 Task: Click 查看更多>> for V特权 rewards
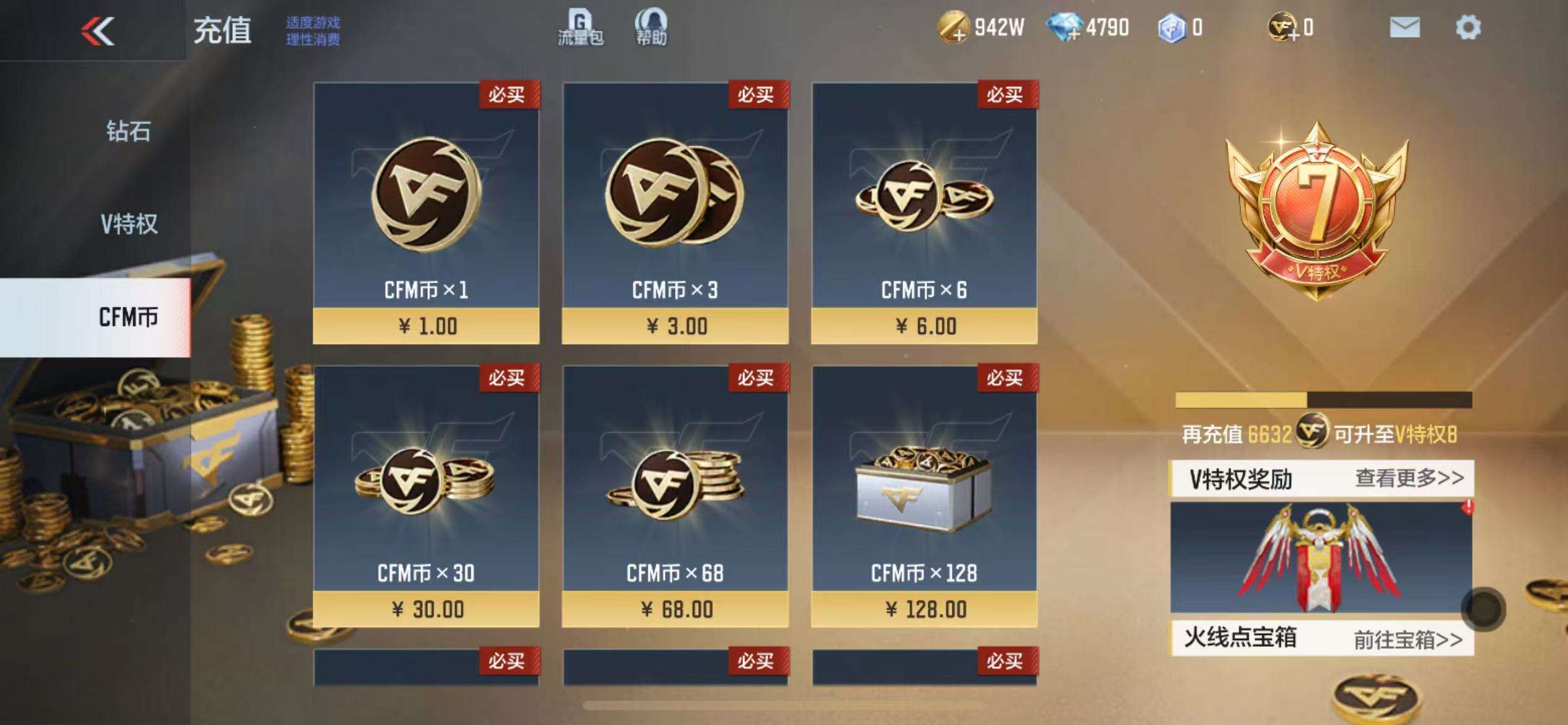click(1409, 478)
